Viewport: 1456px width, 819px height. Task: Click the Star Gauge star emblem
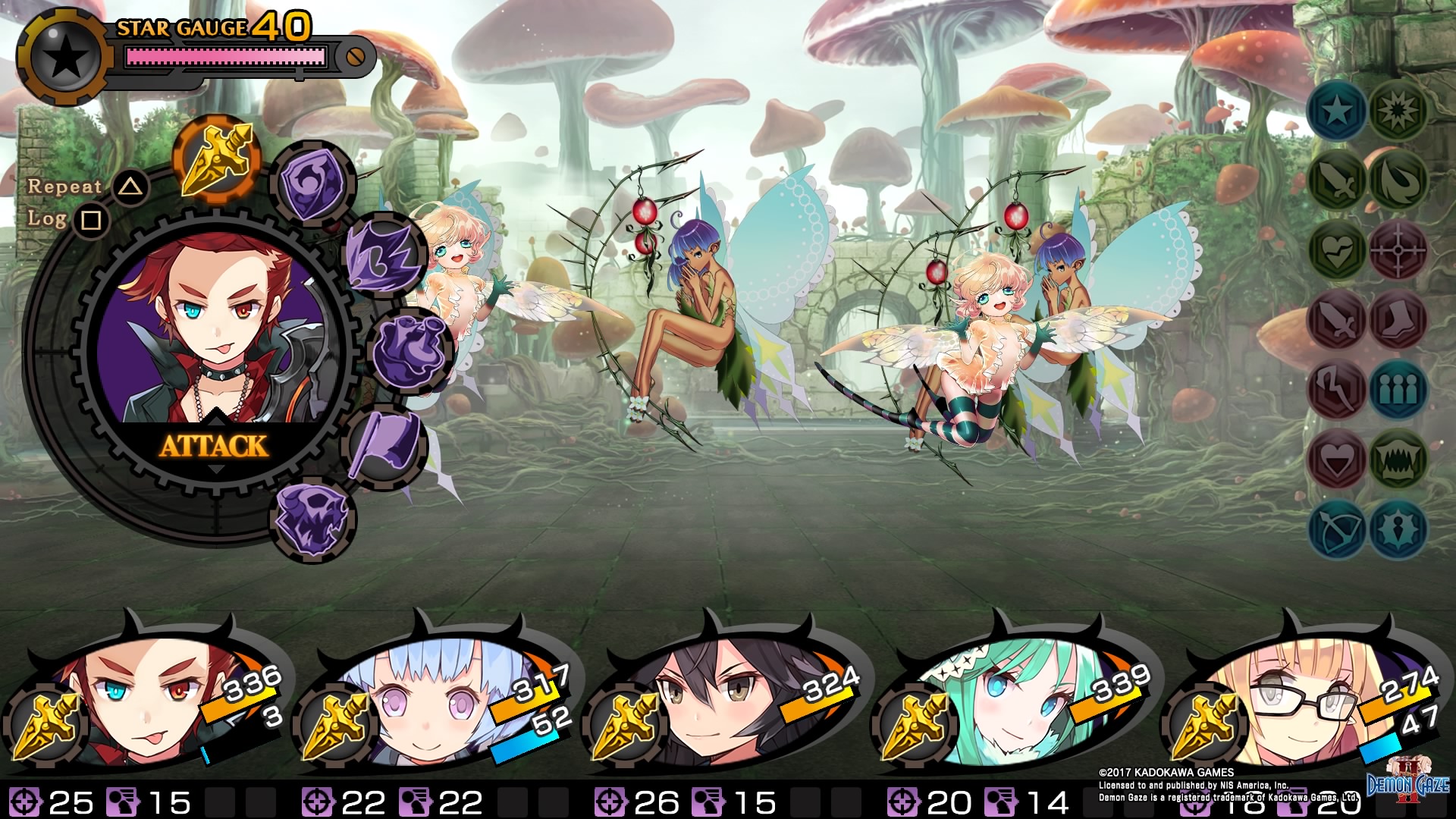66,56
